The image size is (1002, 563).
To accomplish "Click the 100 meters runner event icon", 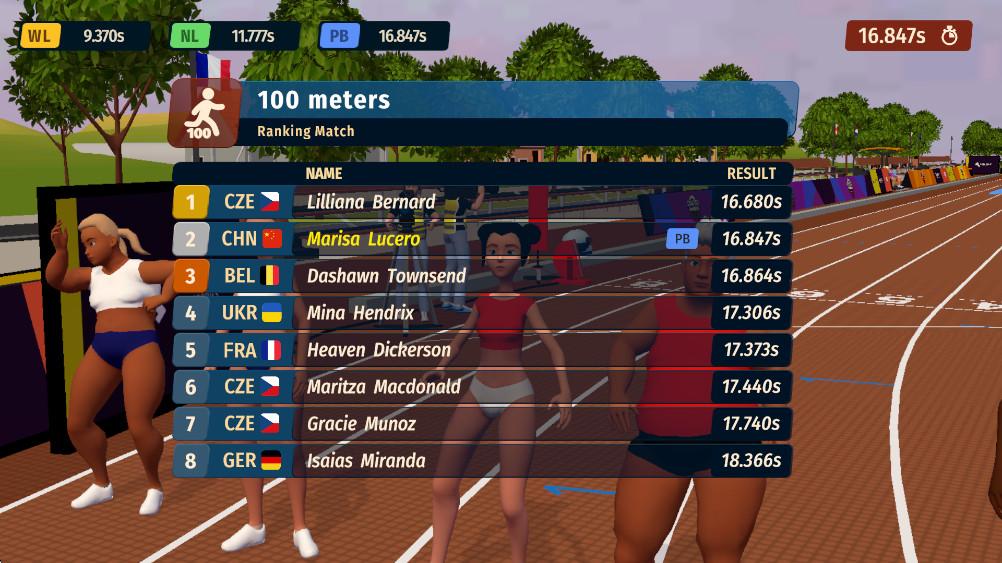I will [203, 113].
